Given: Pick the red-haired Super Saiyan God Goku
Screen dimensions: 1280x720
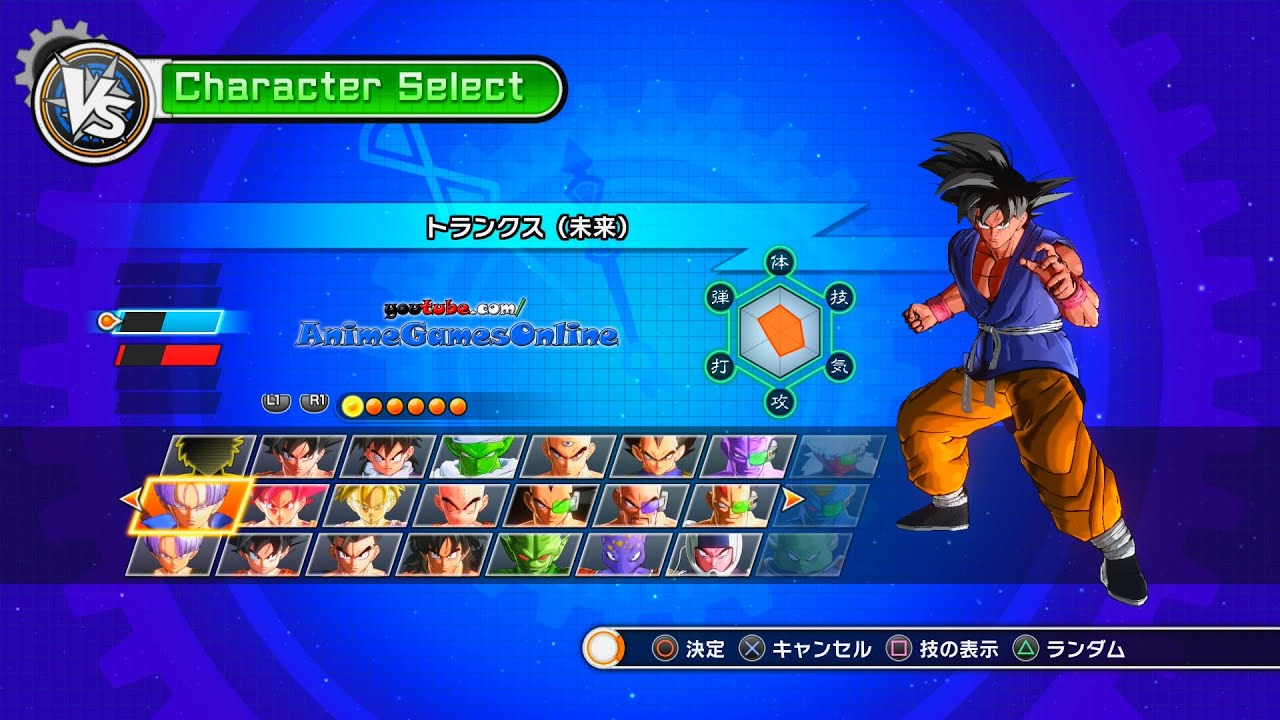Looking at the screenshot, I should [282, 505].
